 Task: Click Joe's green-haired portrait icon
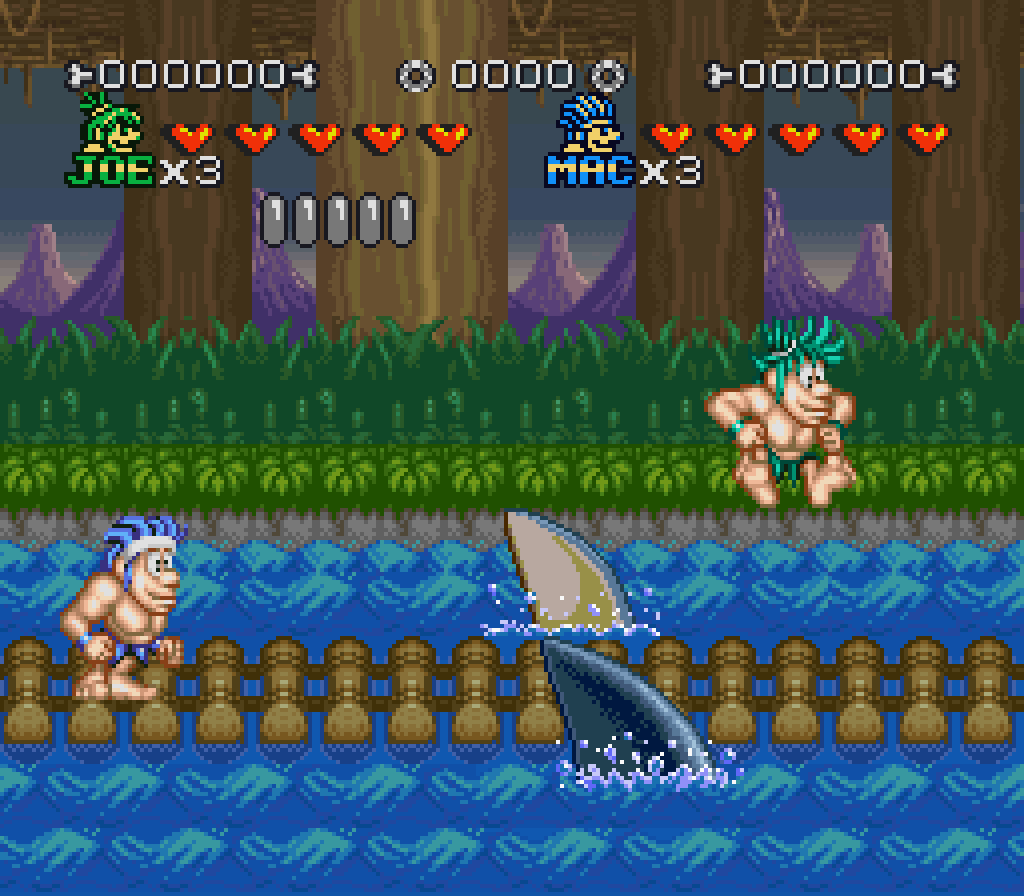coord(111,125)
